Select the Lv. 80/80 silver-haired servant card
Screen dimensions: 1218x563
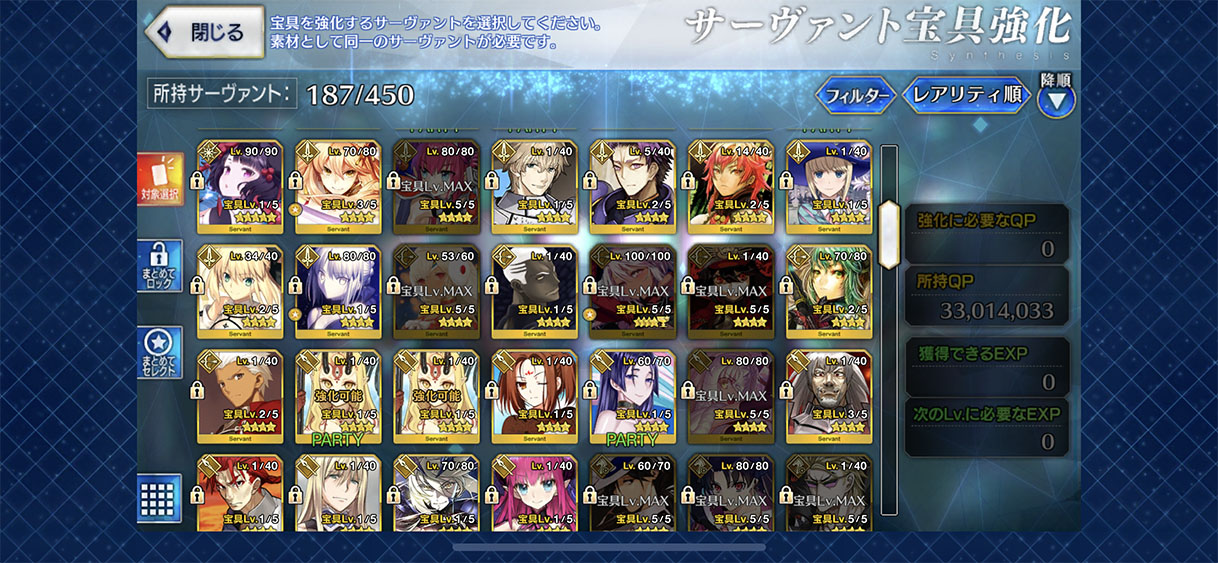[x=339, y=292]
